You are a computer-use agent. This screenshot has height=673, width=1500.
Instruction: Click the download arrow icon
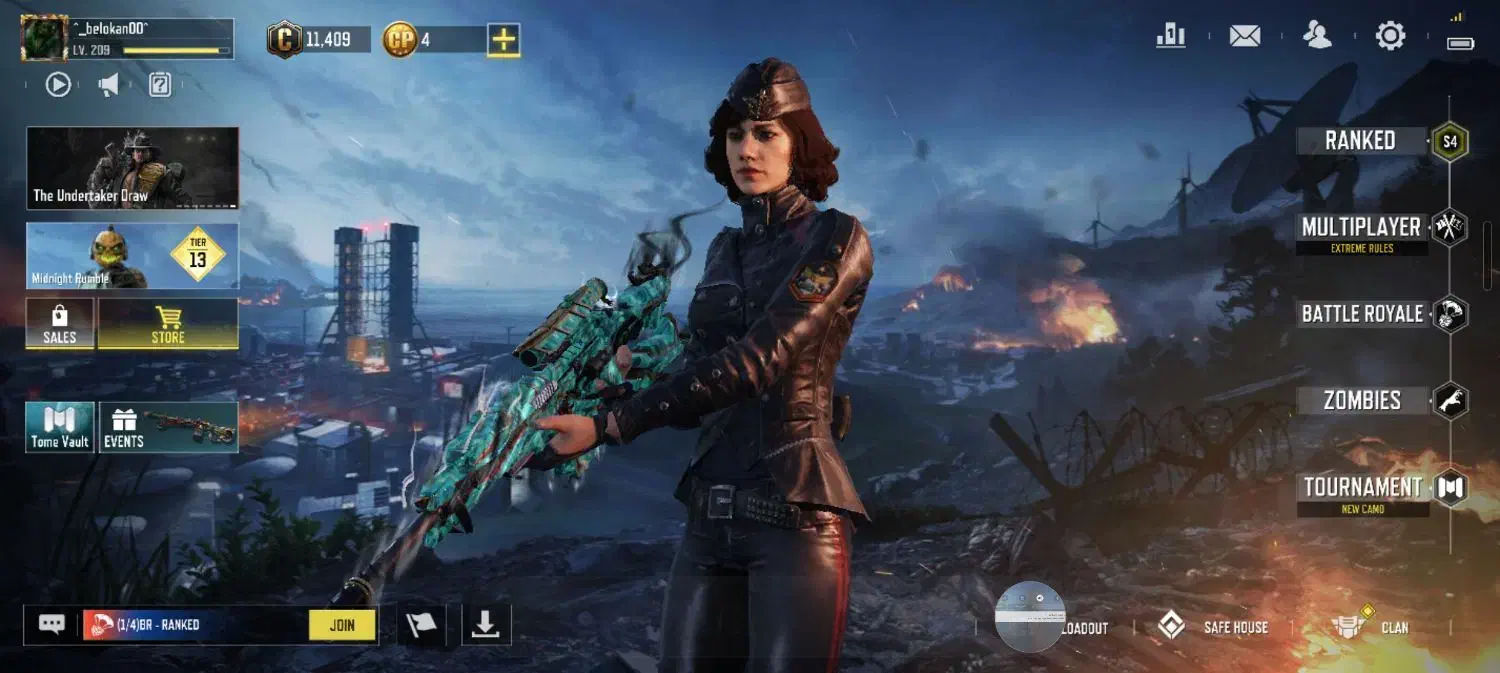tap(486, 625)
